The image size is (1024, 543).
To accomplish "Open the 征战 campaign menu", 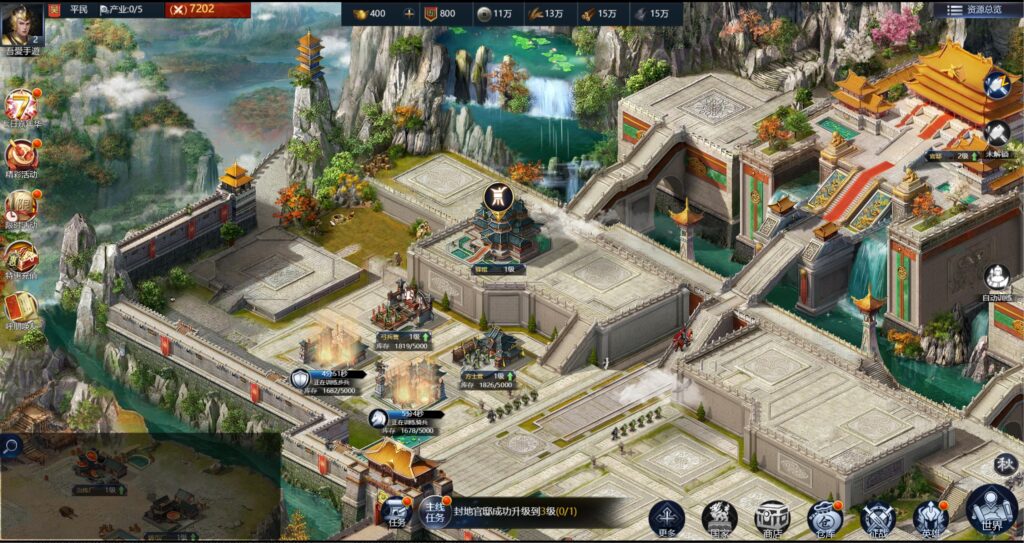I will click(x=878, y=517).
